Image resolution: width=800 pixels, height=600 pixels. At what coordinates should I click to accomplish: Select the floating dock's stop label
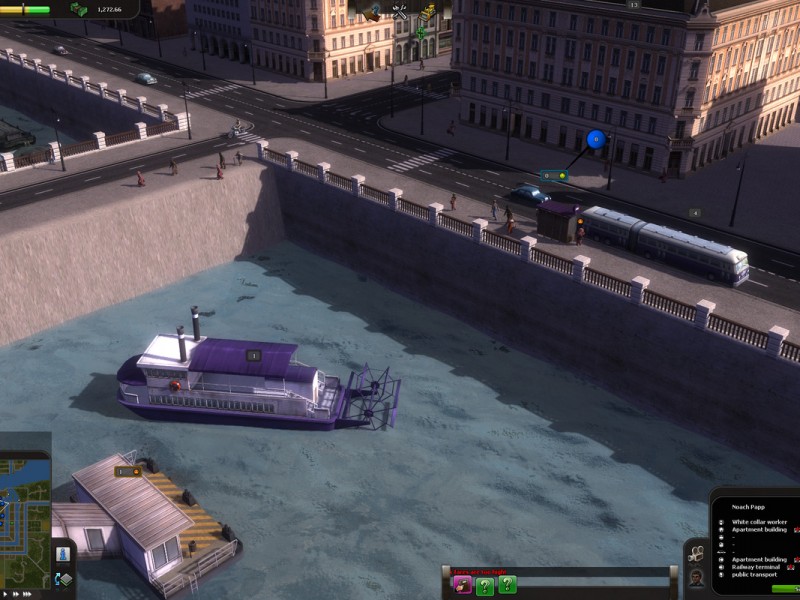point(127,470)
